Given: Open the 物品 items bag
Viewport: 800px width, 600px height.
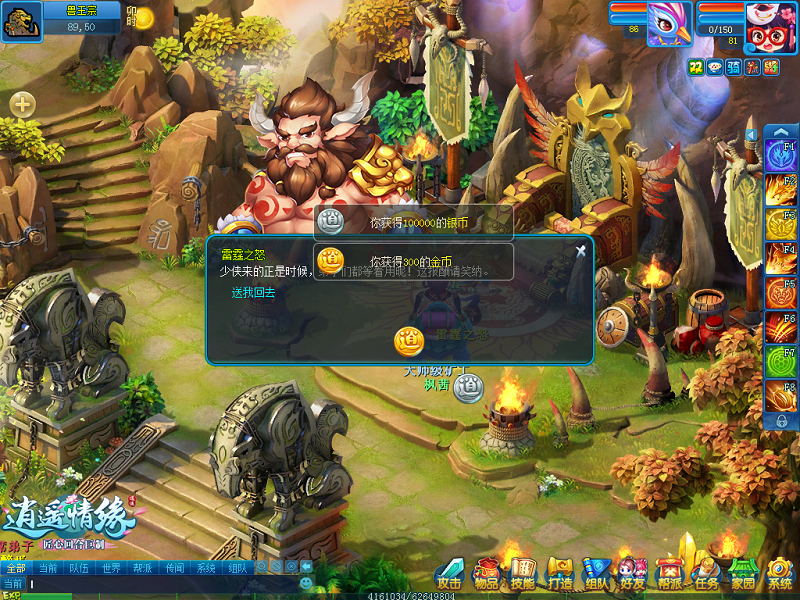Looking at the screenshot, I should click(x=487, y=573).
